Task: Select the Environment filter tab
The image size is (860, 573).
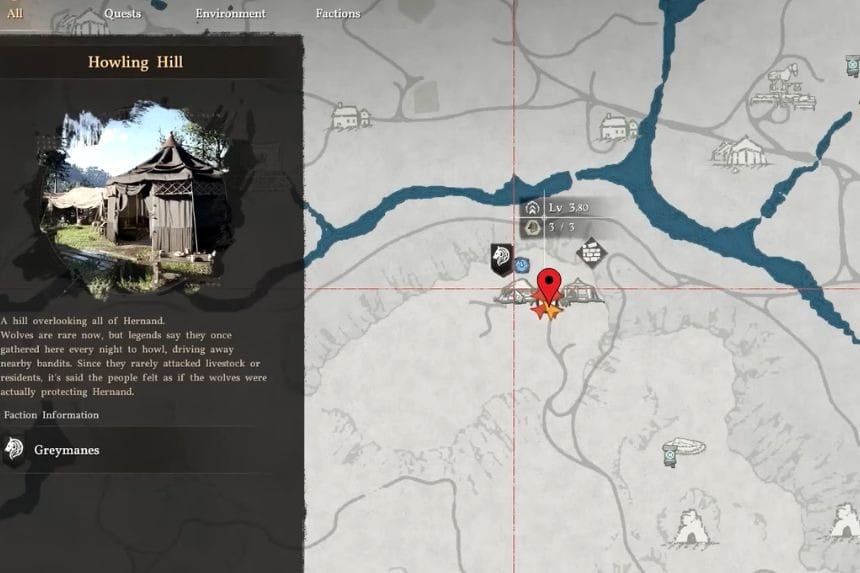Action: [x=230, y=14]
